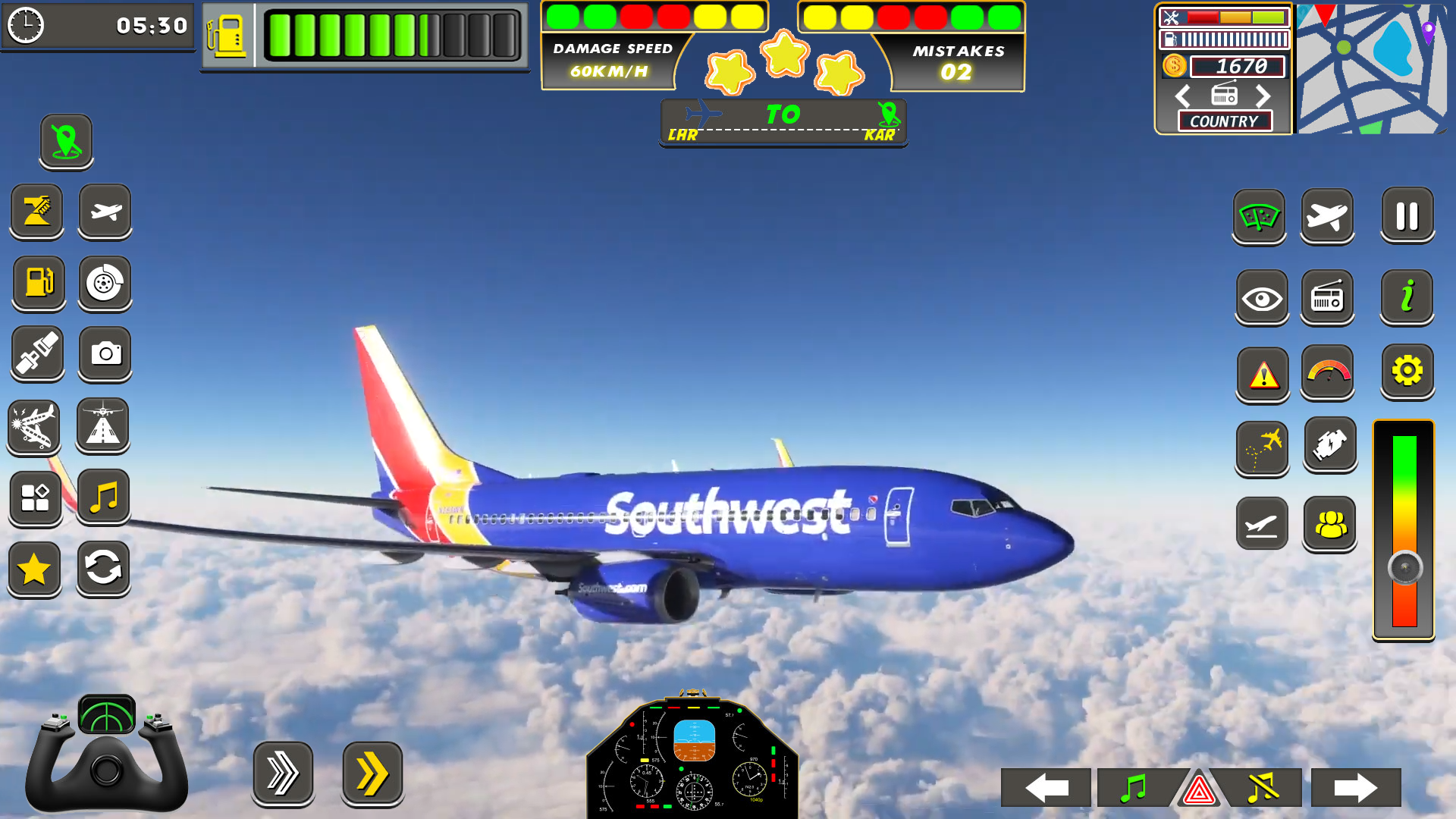Click the next radio station arrow

coord(1263,96)
